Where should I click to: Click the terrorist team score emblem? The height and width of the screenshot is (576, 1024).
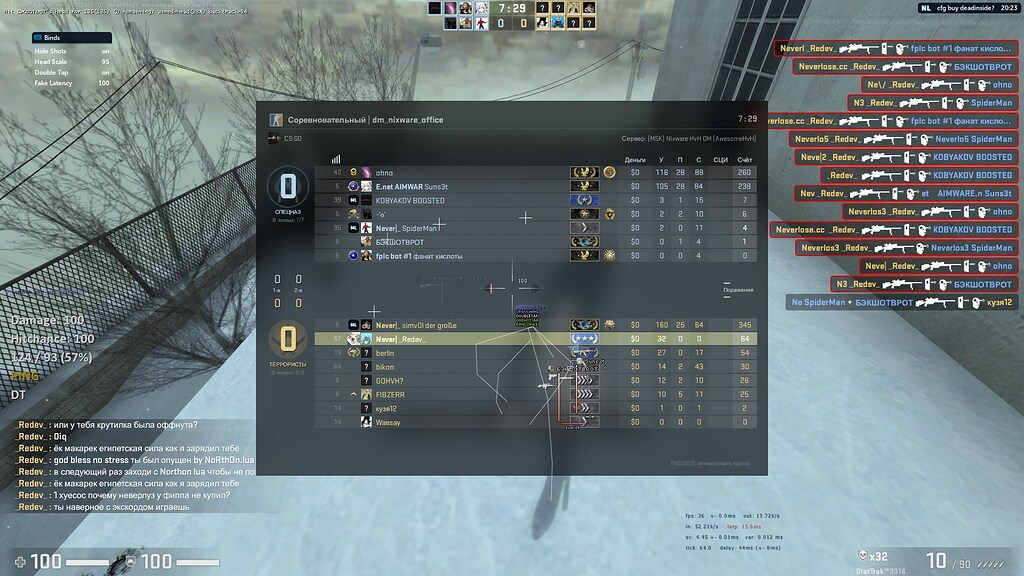[x=288, y=339]
